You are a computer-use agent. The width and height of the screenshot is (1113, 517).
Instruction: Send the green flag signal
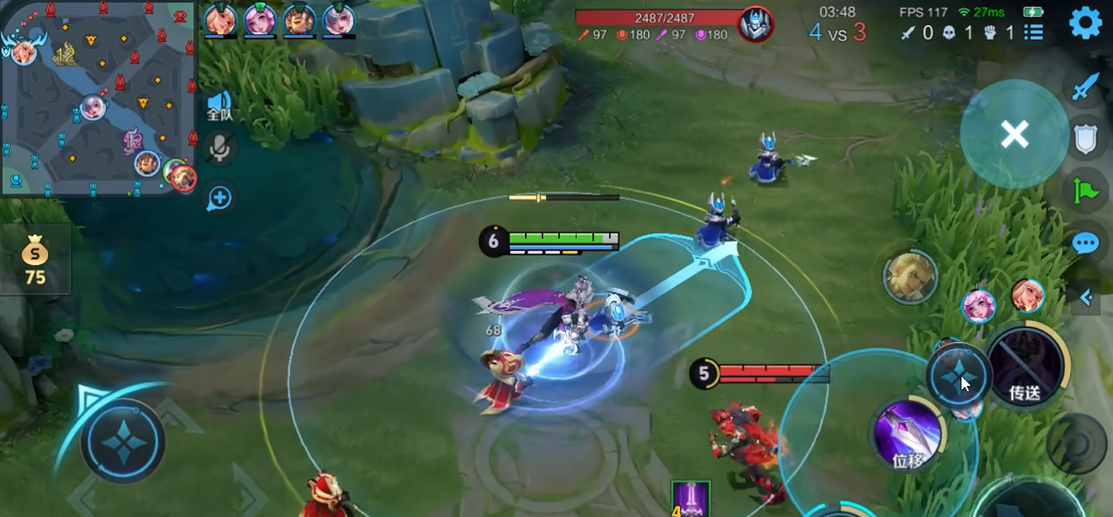pos(1085,190)
